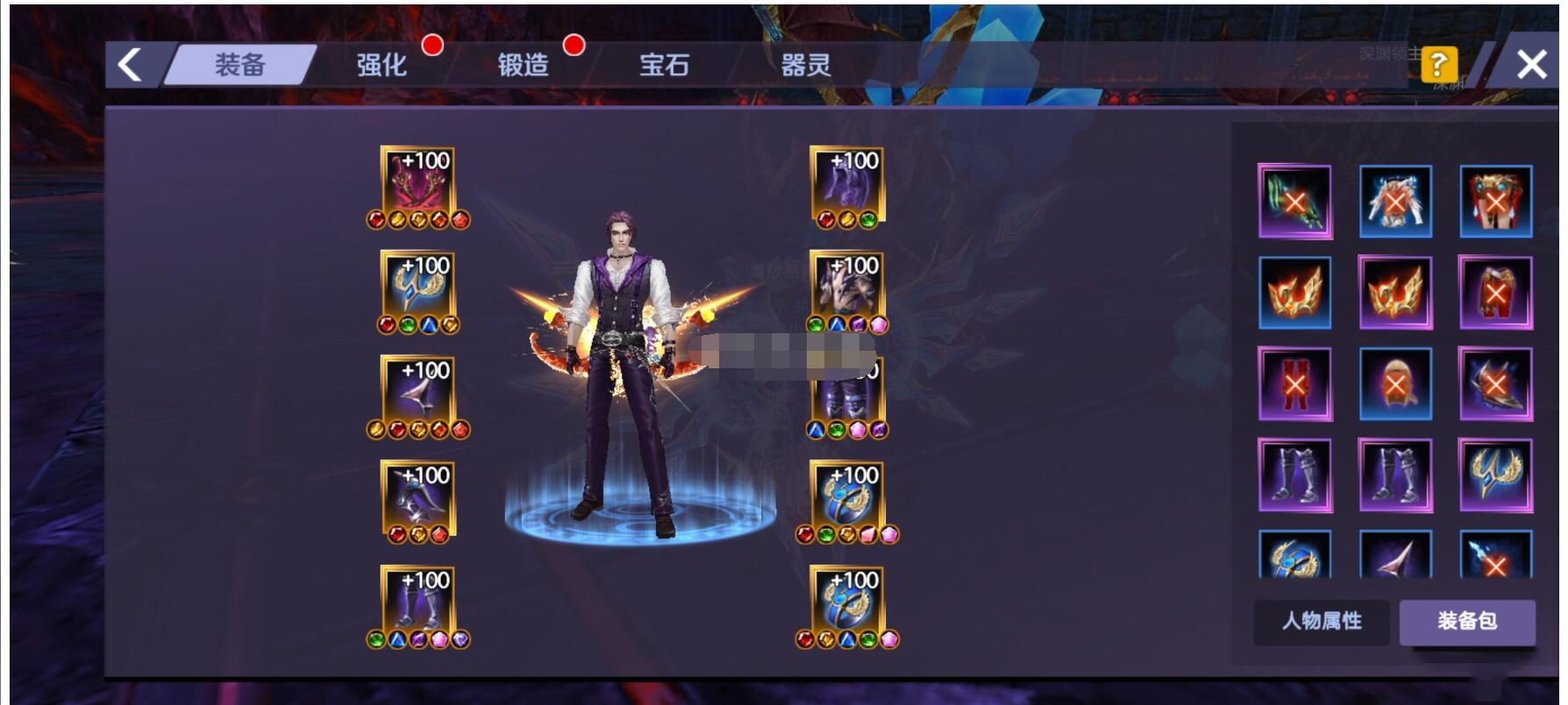The image size is (1568, 705).
Task: Select the equipped gold trident emblem slot
Action: [x=417, y=287]
